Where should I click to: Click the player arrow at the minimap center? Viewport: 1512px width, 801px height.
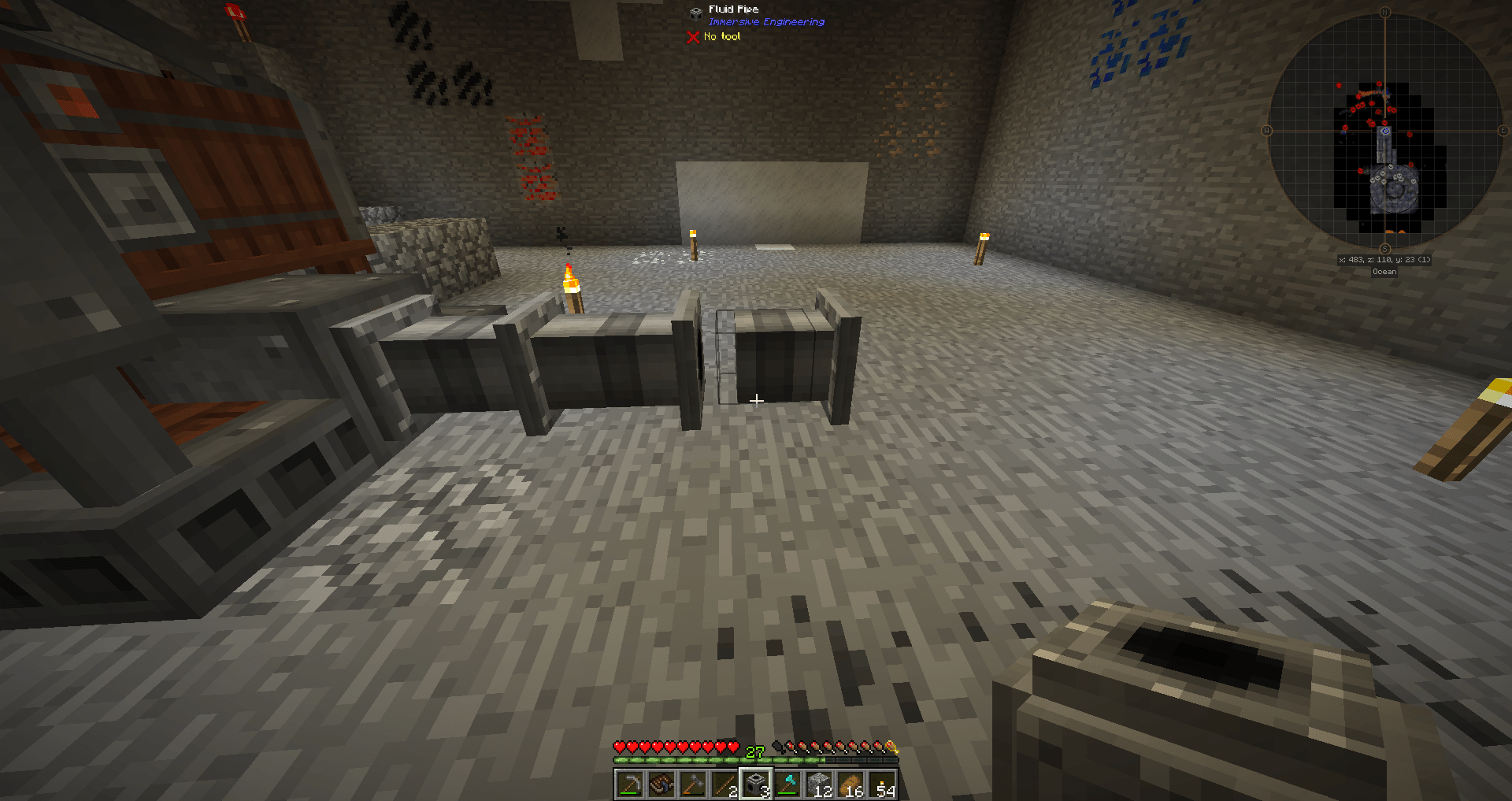coord(1384,132)
